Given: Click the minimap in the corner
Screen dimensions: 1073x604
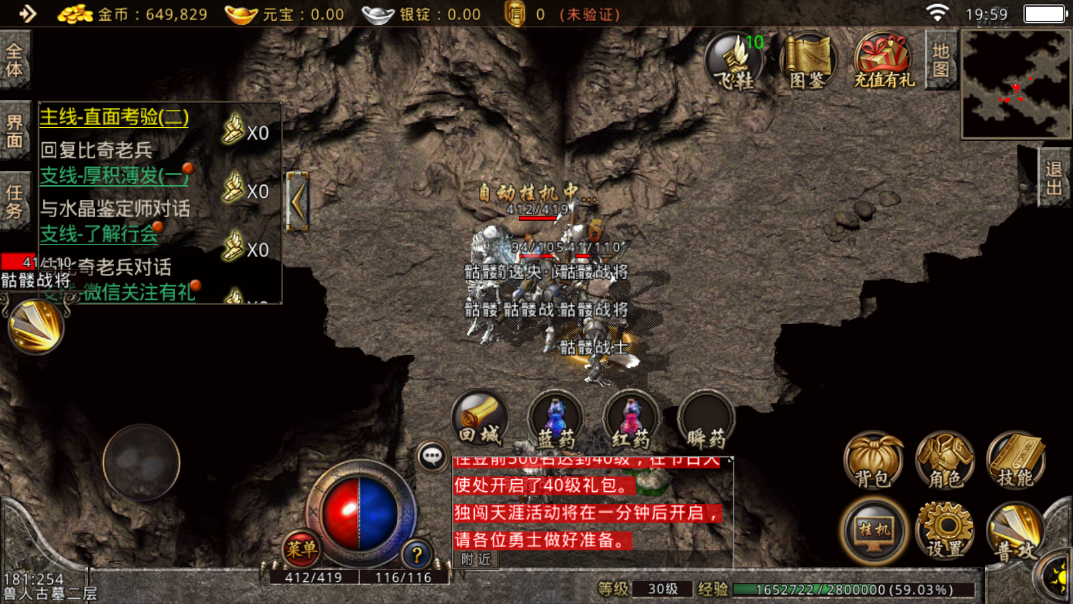Looking at the screenshot, I should pos(1016,84).
